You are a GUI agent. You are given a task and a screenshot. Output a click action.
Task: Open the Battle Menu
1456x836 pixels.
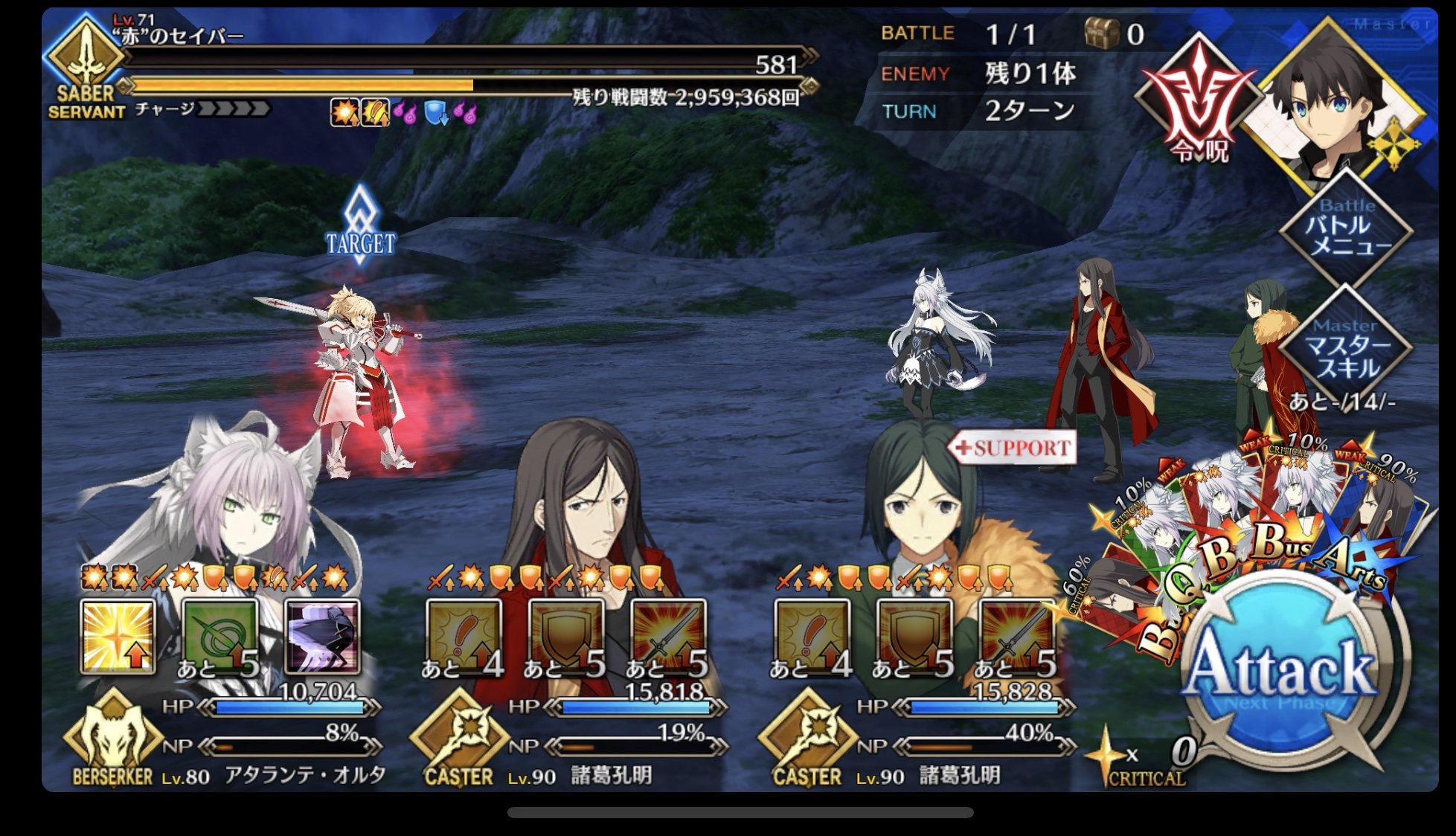(x=1347, y=228)
